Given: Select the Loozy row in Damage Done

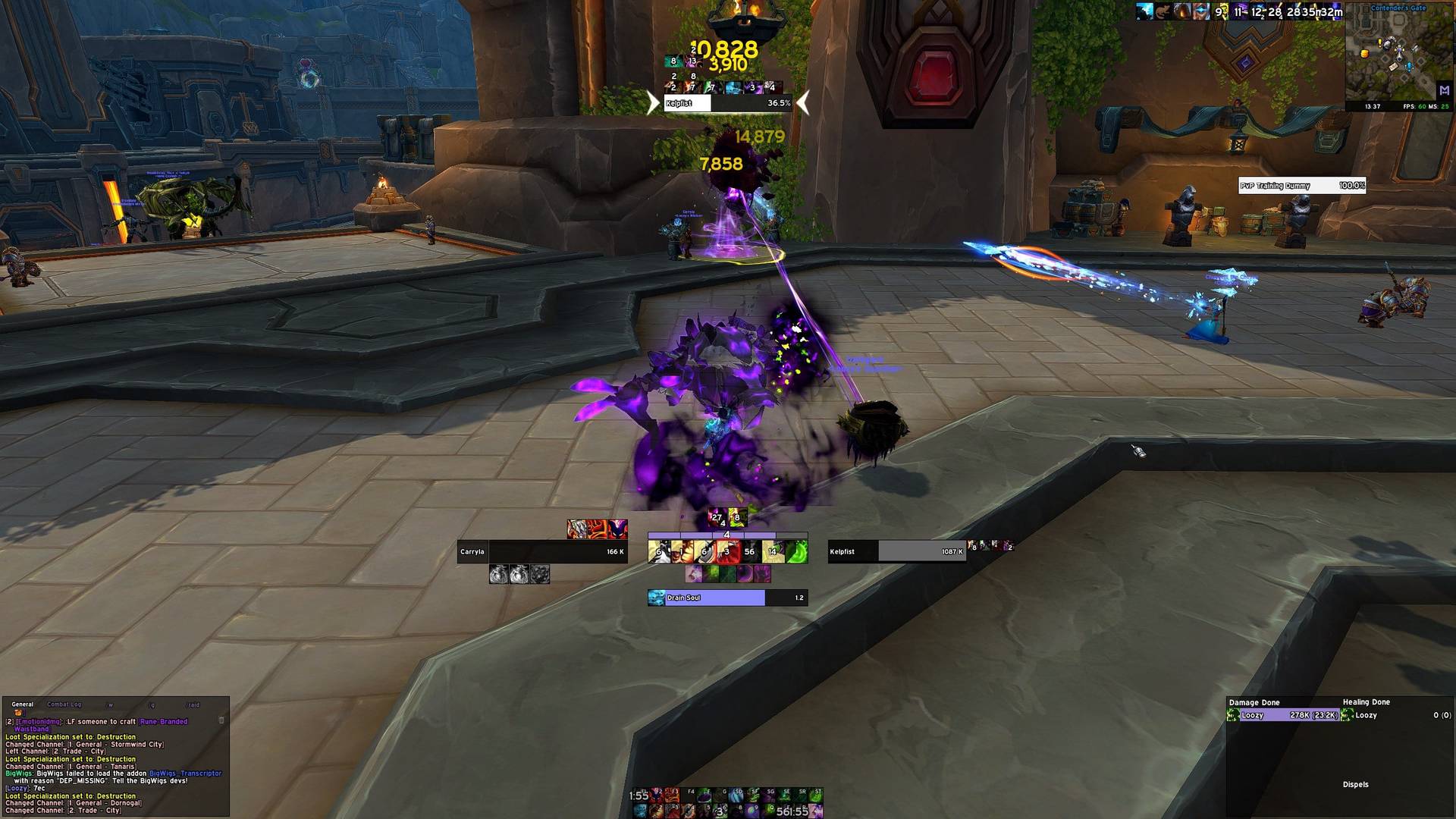Looking at the screenshot, I should tap(1283, 715).
